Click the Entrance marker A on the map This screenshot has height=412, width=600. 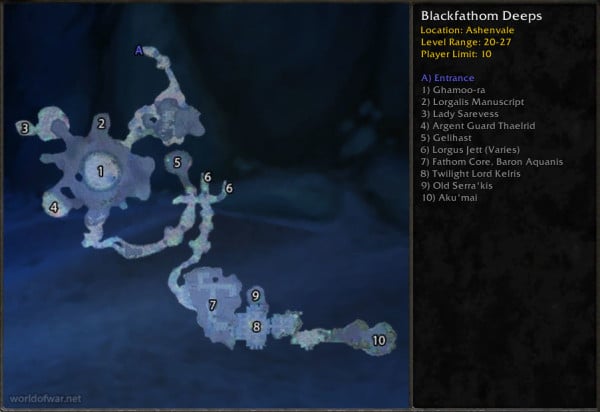[139, 50]
